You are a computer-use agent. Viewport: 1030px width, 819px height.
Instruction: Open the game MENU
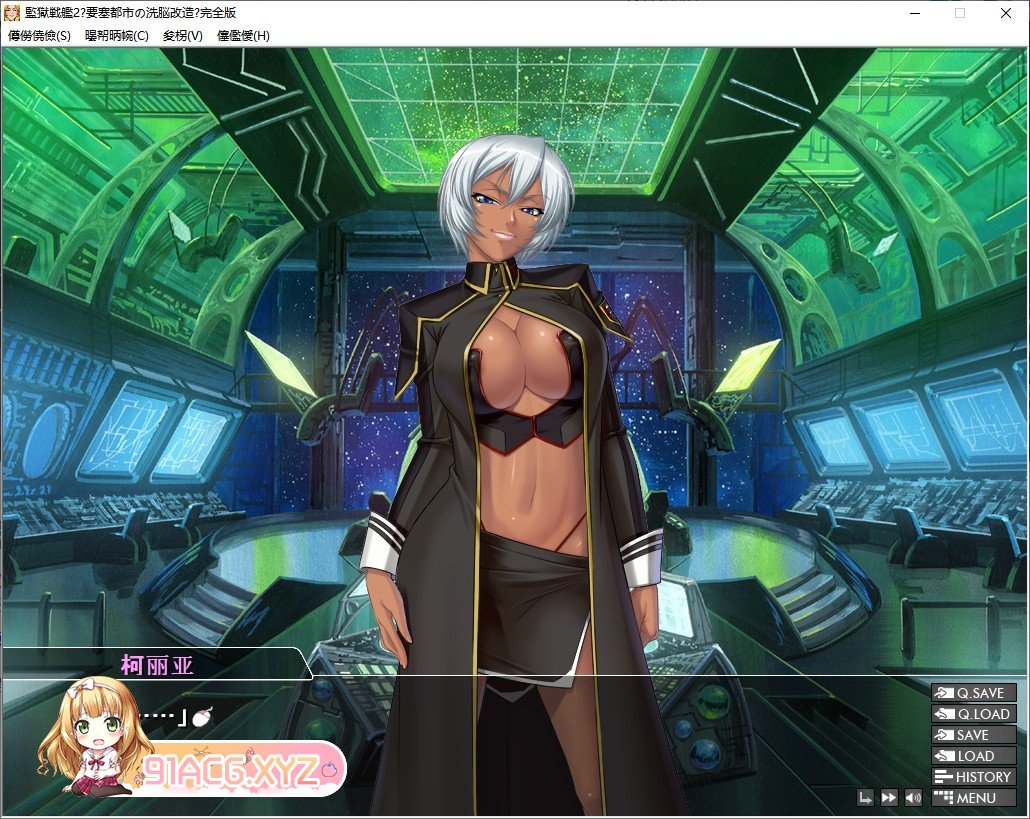point(973,798)
